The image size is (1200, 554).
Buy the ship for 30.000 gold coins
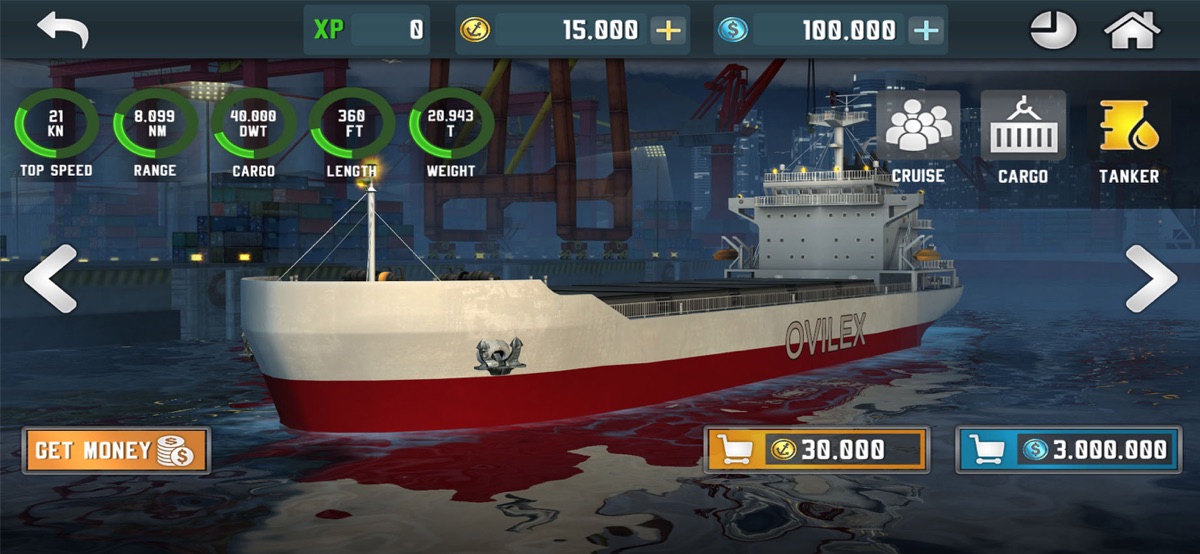(x=817, y=450)
